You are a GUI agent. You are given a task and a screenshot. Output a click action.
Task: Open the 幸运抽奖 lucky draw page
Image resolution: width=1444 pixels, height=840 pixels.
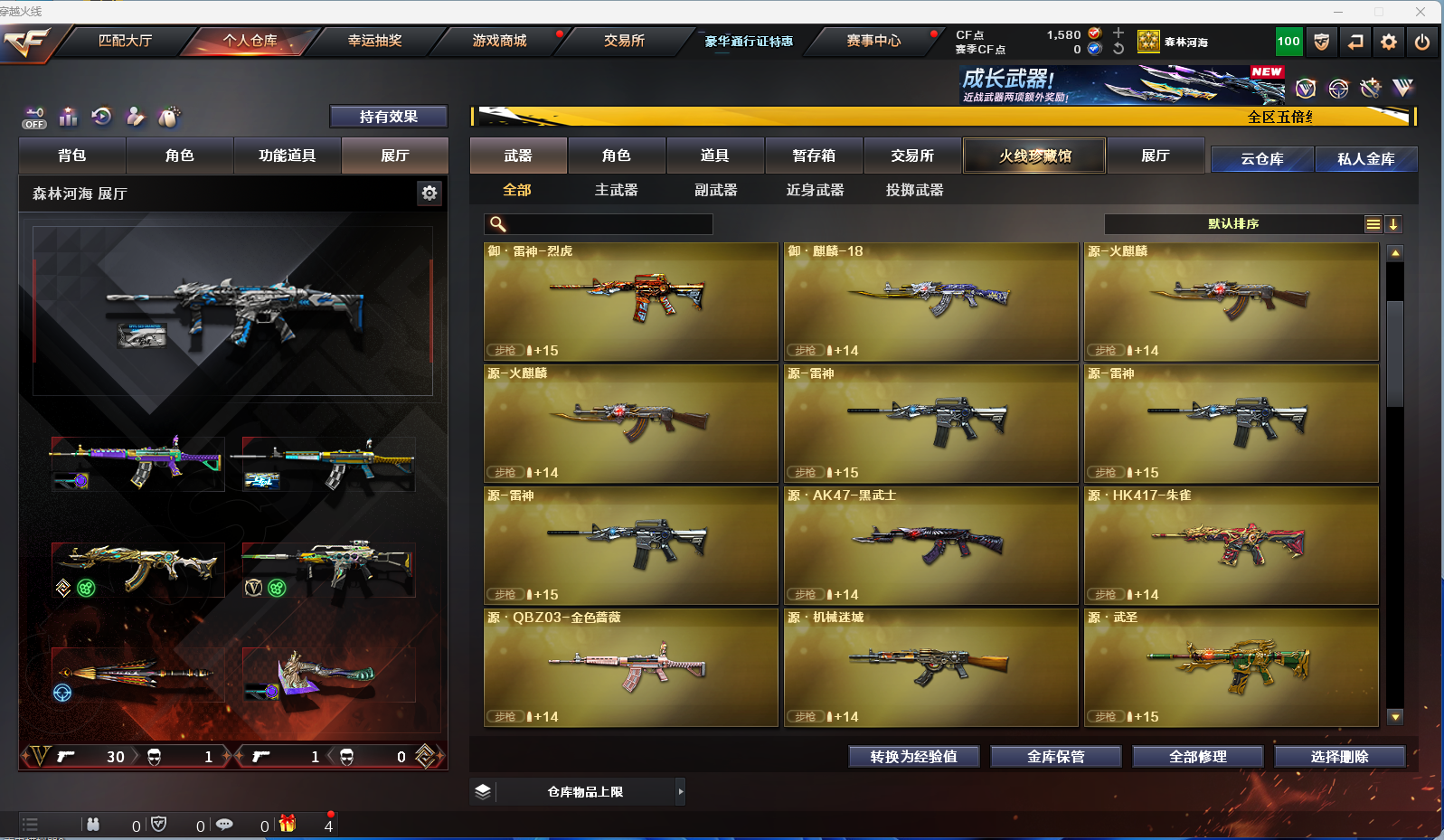click(374, 41)
